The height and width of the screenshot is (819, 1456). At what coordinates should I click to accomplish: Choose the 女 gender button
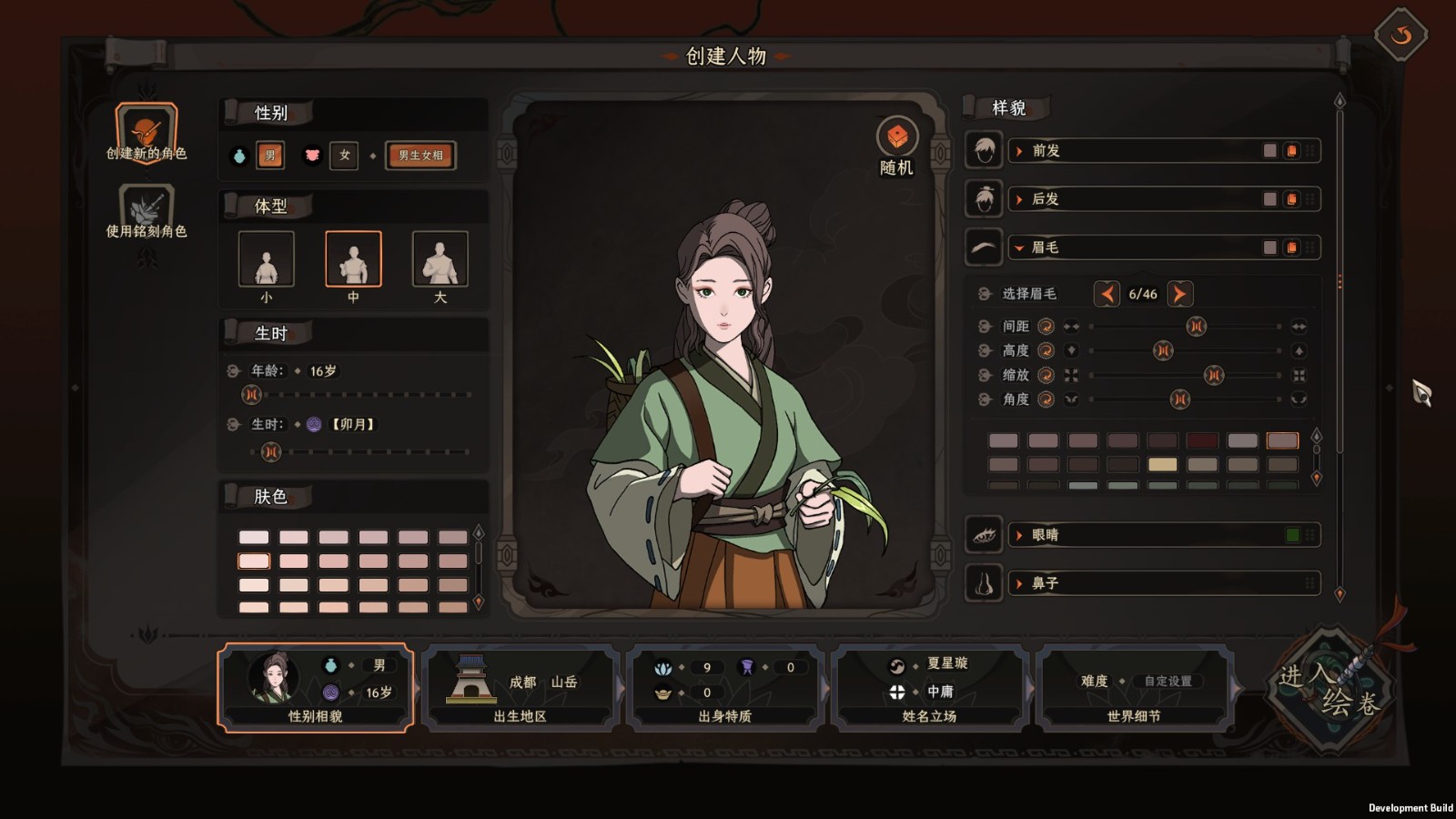coord(344,156)
